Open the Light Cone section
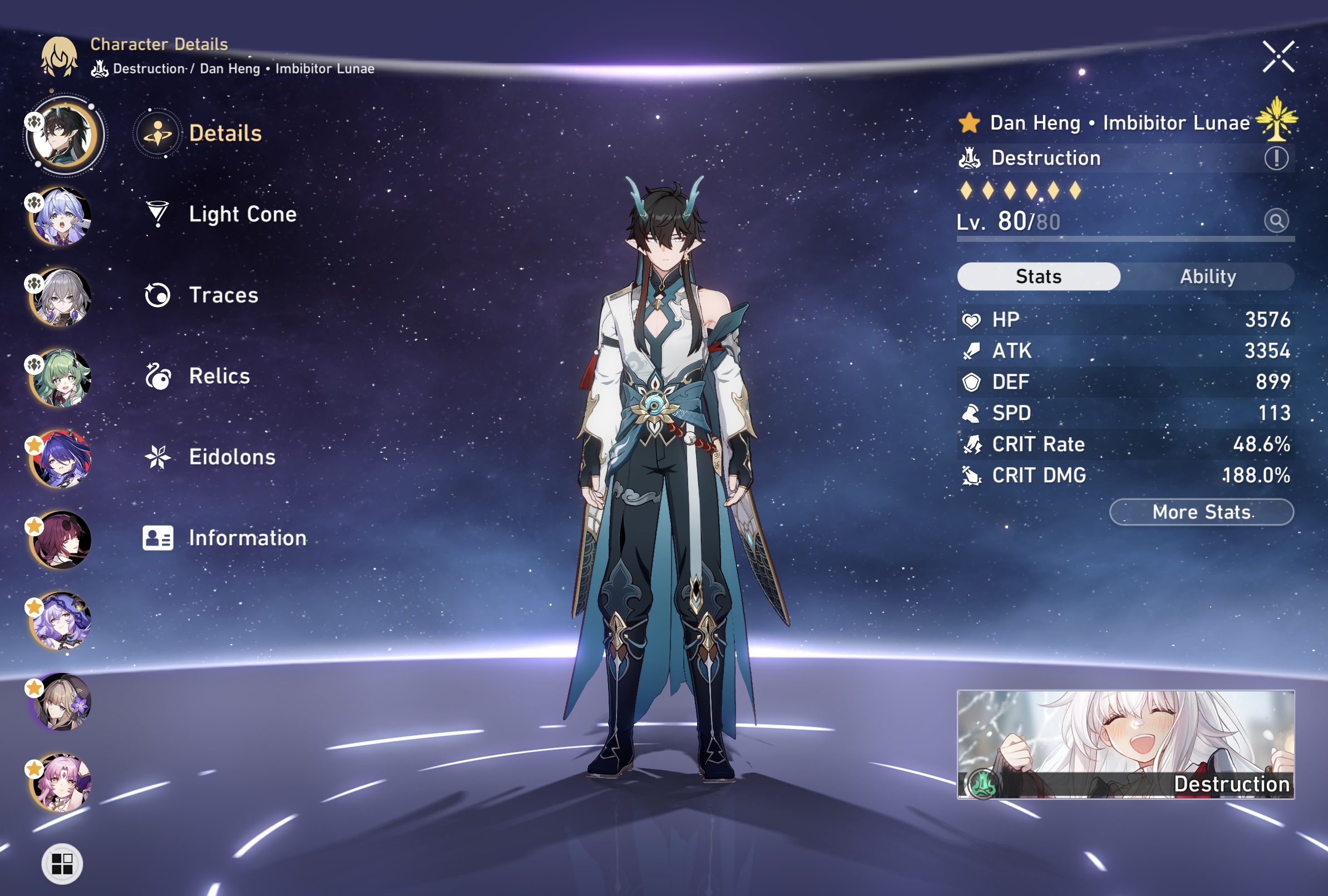Viewport: 1328px width, 896px height. pyautogui.click(x=241, y=214)
